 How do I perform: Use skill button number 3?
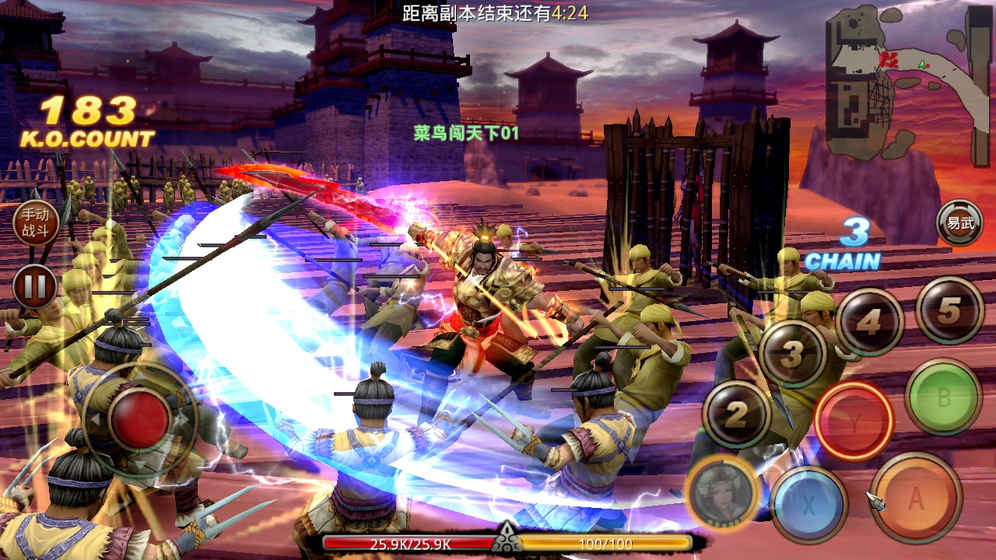tap(792, 354)
